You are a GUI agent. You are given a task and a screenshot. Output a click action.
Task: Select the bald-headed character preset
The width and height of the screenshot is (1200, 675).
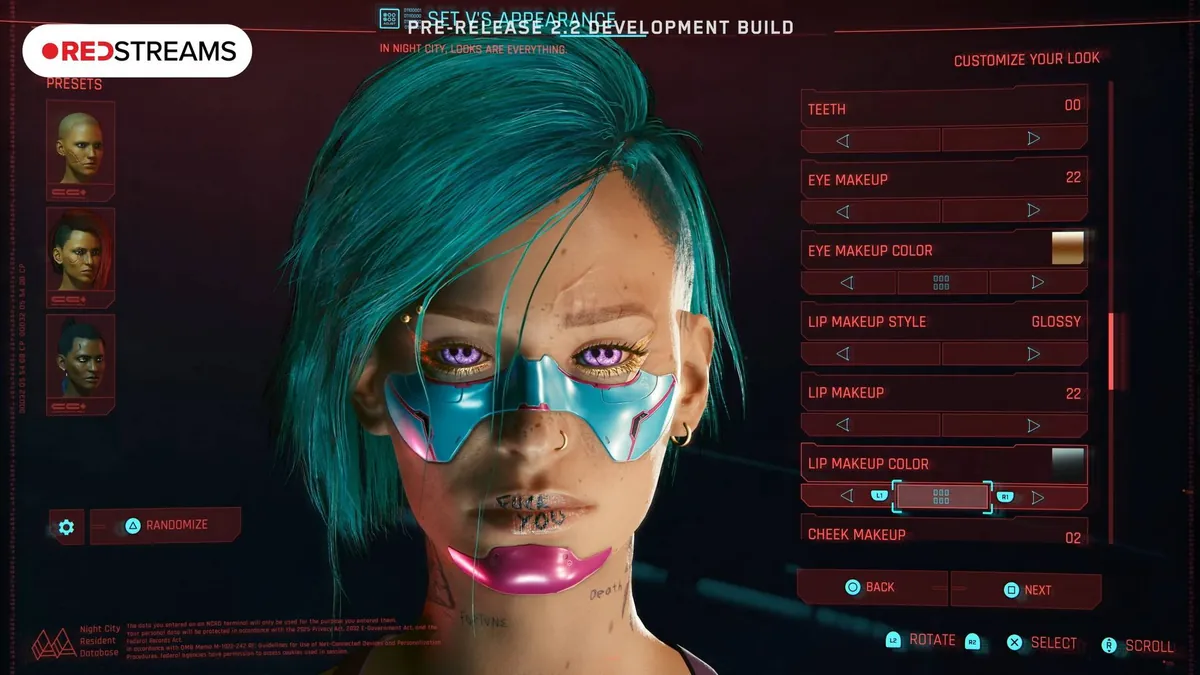(x=80, y=150)
